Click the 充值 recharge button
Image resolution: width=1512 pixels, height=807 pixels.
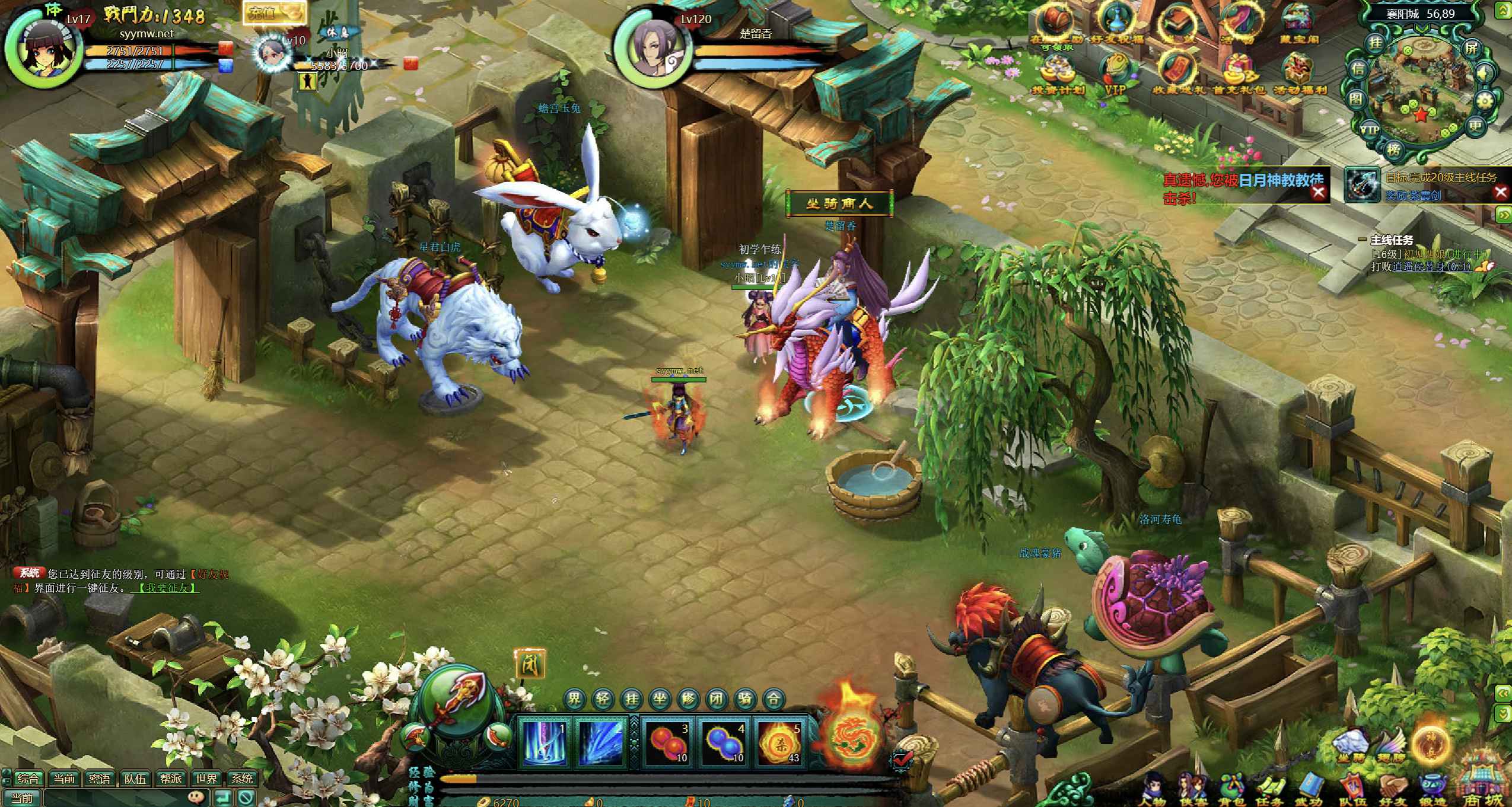[x=273, y=14]
